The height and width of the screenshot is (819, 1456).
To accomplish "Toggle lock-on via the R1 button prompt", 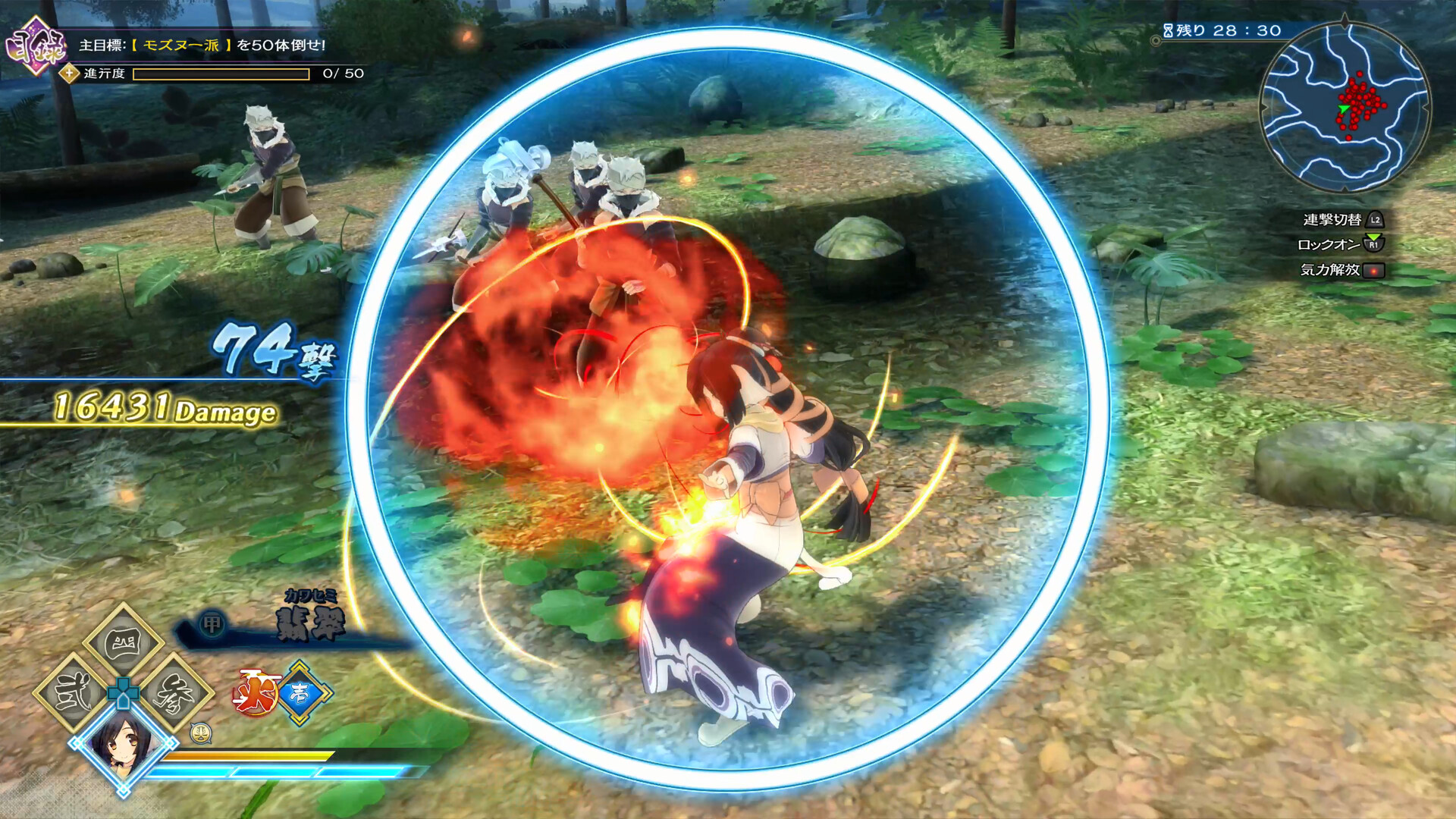I will (x=1373, y=245).
